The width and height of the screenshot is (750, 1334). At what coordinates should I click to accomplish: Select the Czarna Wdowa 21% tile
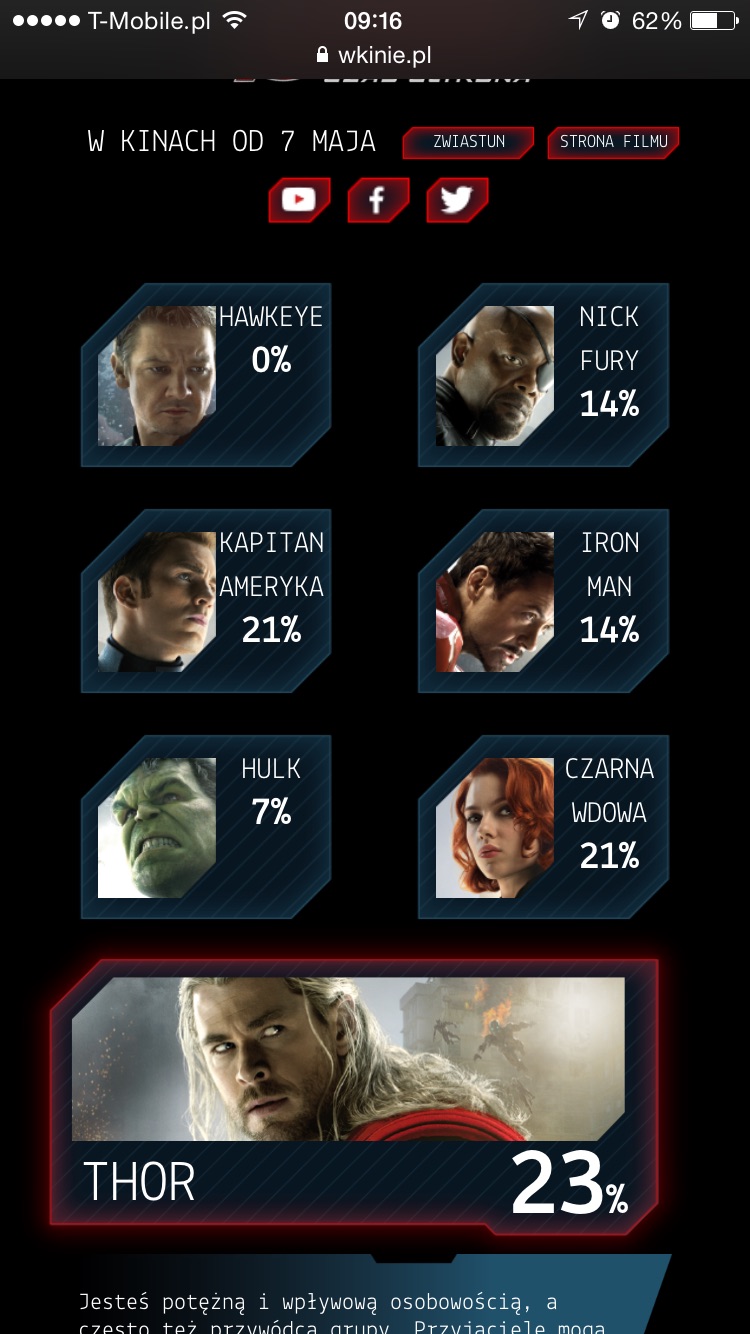[543, 827]
